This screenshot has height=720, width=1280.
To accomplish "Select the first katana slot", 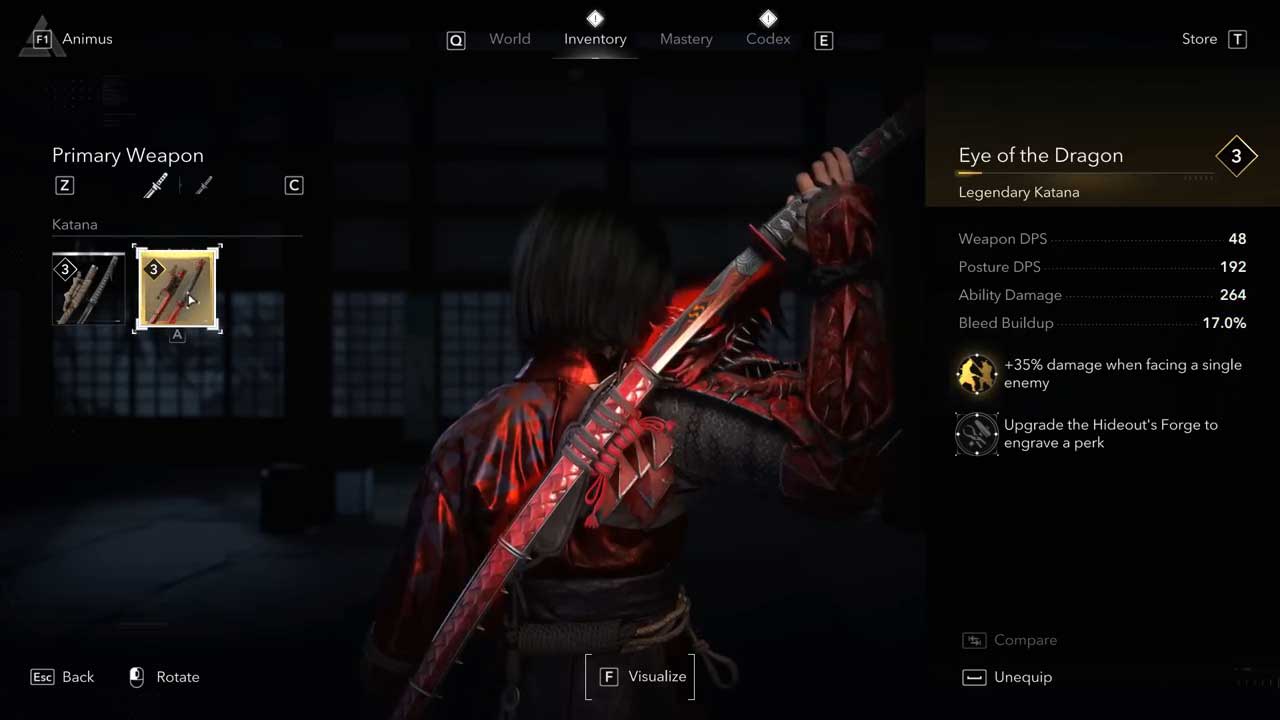I will [89, 289].
